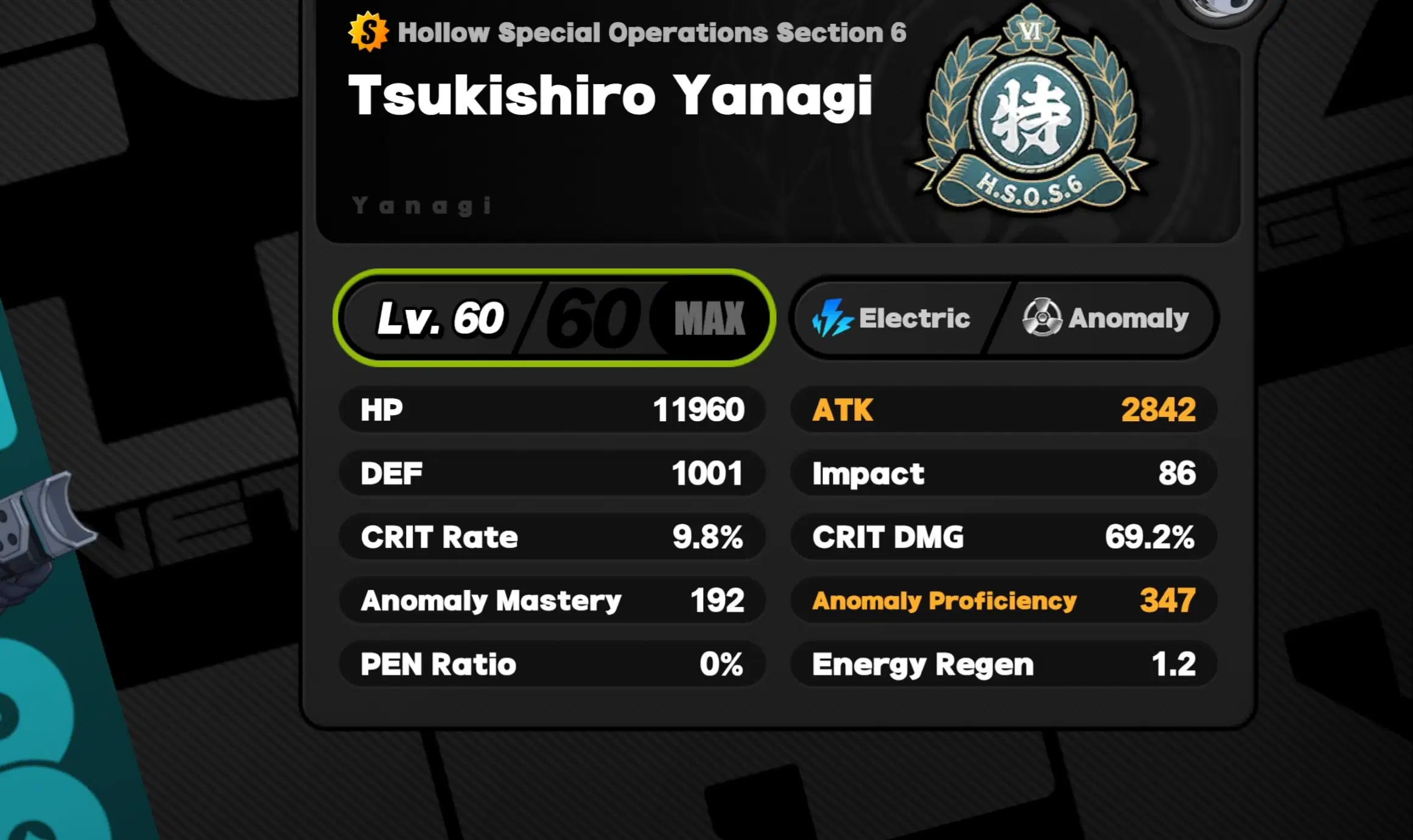Click the Electric/Anomaly attribute pill

(x=1005, y=317)
